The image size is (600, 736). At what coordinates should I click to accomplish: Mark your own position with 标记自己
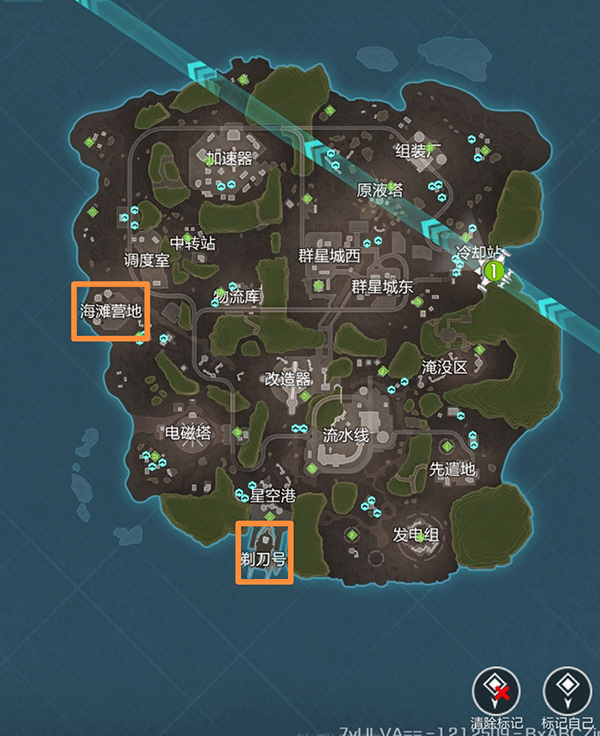(x=567, y=690)
